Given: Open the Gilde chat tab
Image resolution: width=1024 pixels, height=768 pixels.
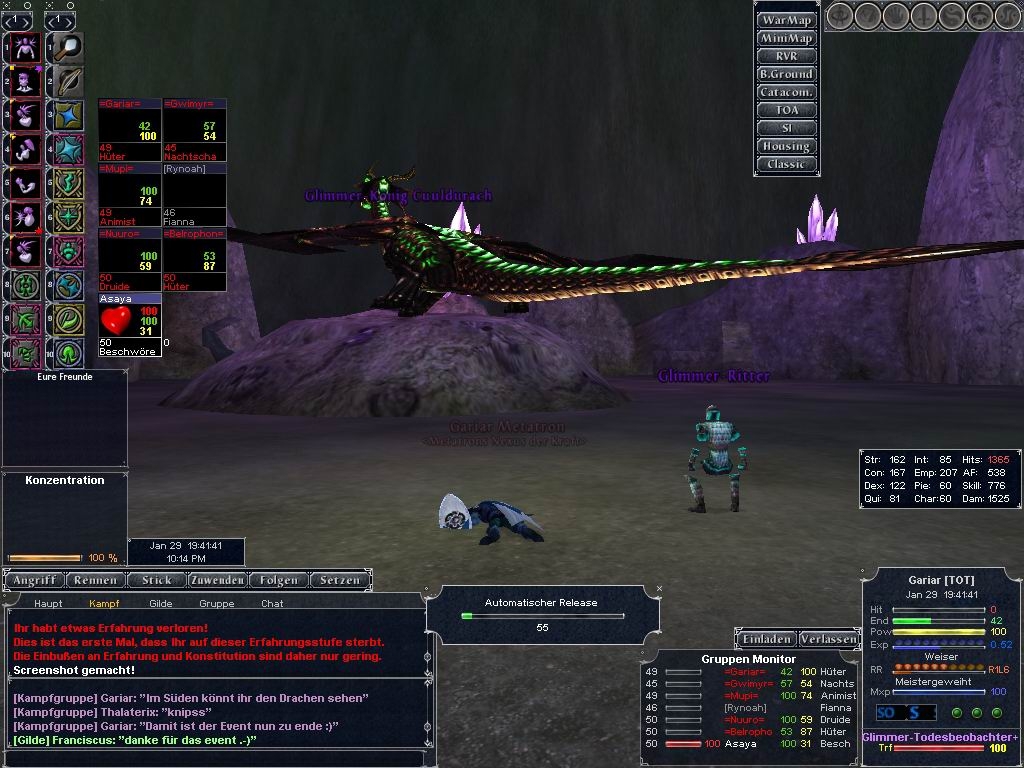Looking at the screenshot, I should click(160, 604).
